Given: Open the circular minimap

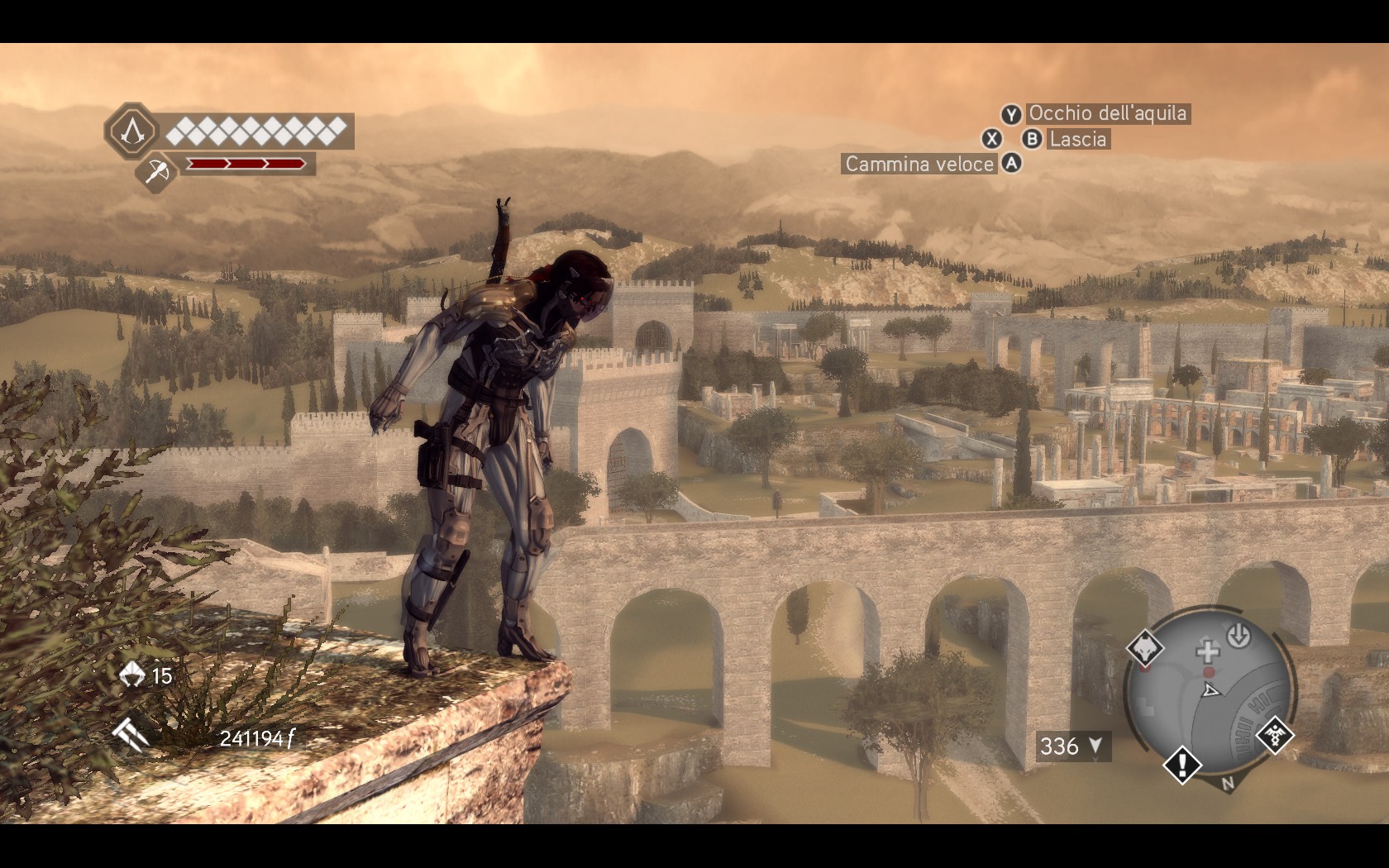Looking at the screenshot, I should [1208, 694].
